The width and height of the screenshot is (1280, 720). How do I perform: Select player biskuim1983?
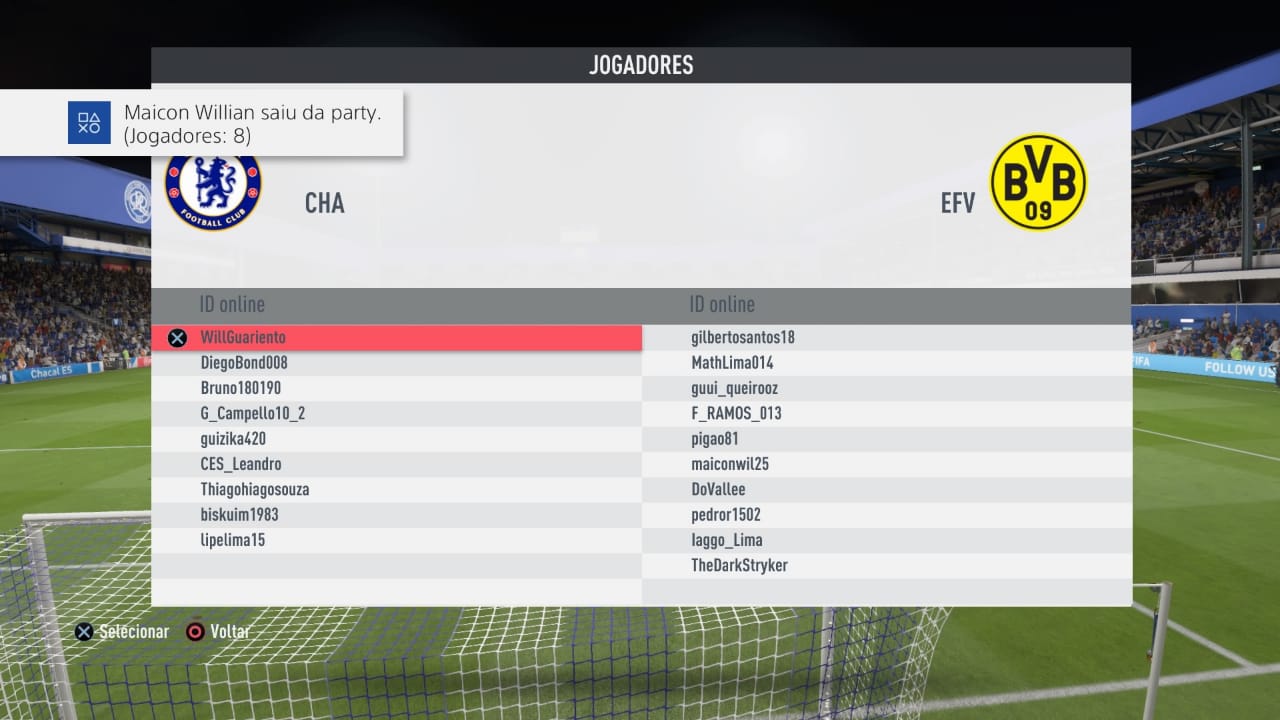tap(239, 515)
